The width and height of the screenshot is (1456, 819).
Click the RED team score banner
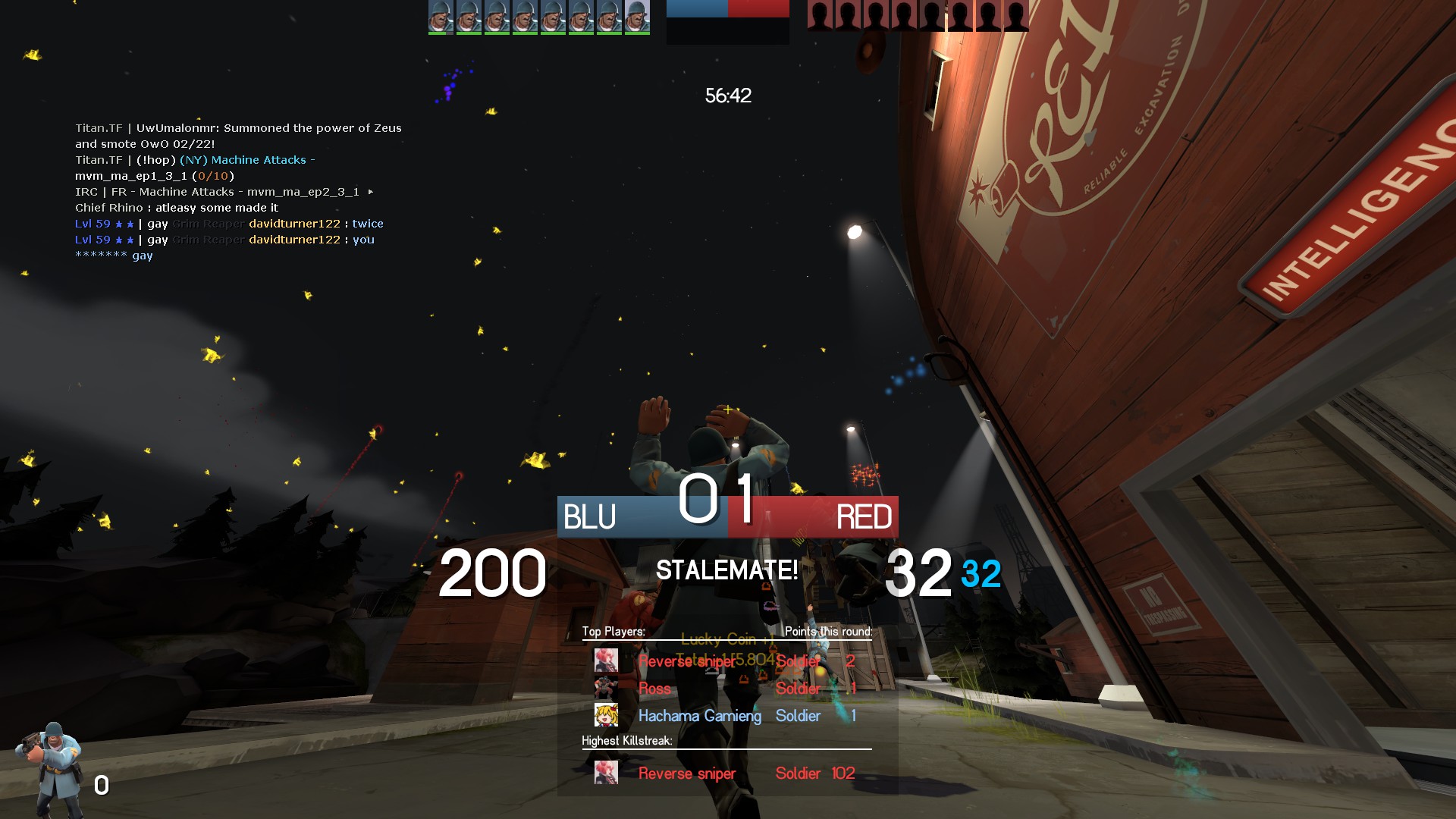point(814,517)
